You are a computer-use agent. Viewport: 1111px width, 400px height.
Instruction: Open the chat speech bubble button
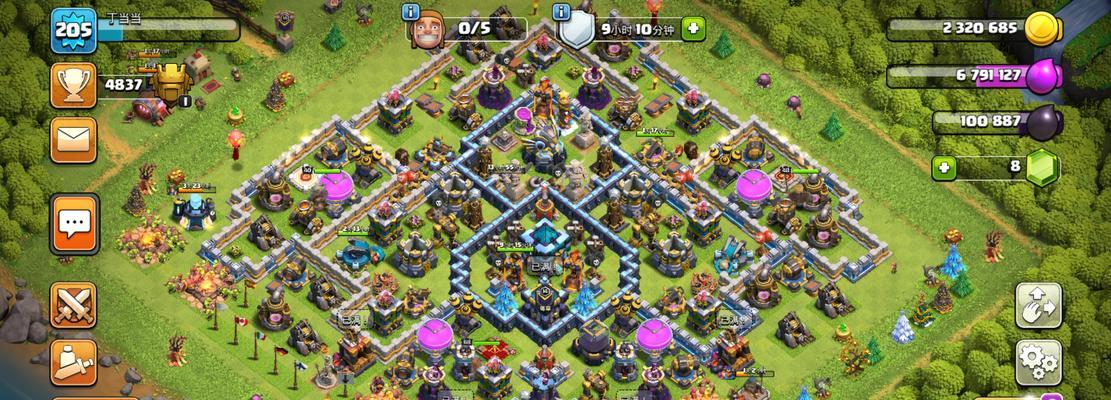point(73,221)
